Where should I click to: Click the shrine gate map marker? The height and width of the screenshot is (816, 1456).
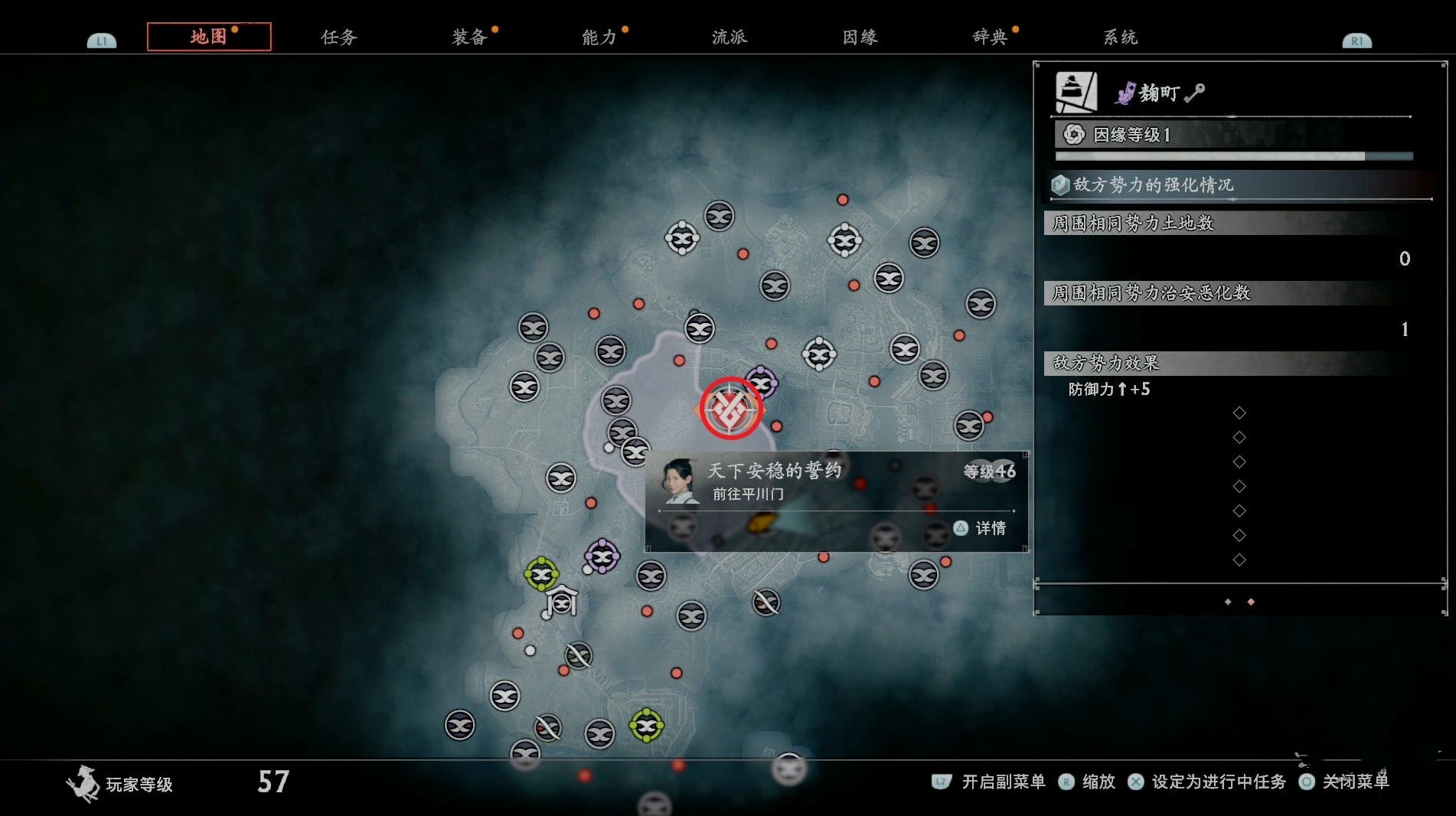[x=562, y=601]
